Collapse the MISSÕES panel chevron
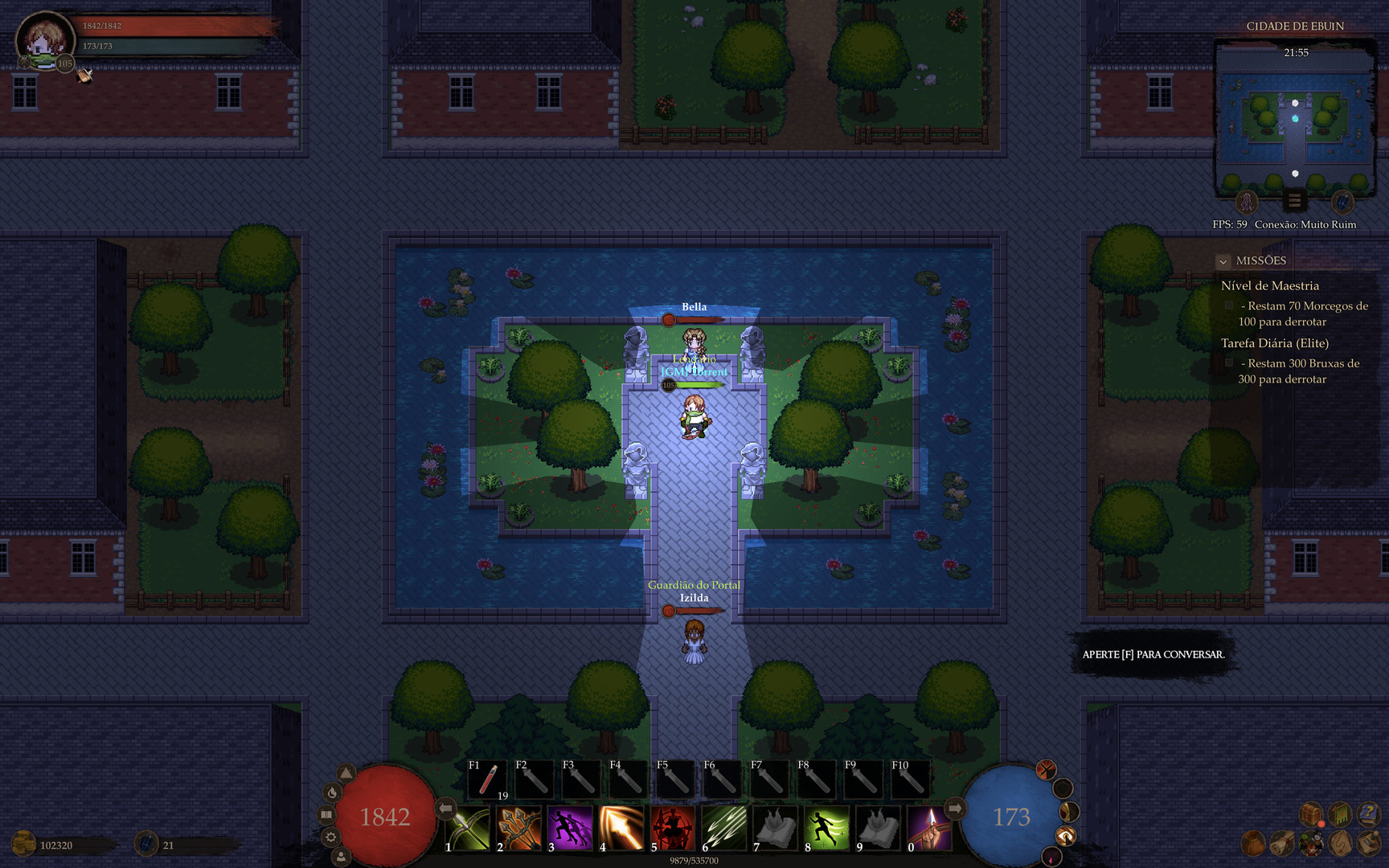The image size is (1389, 868). click(1223, 260)
